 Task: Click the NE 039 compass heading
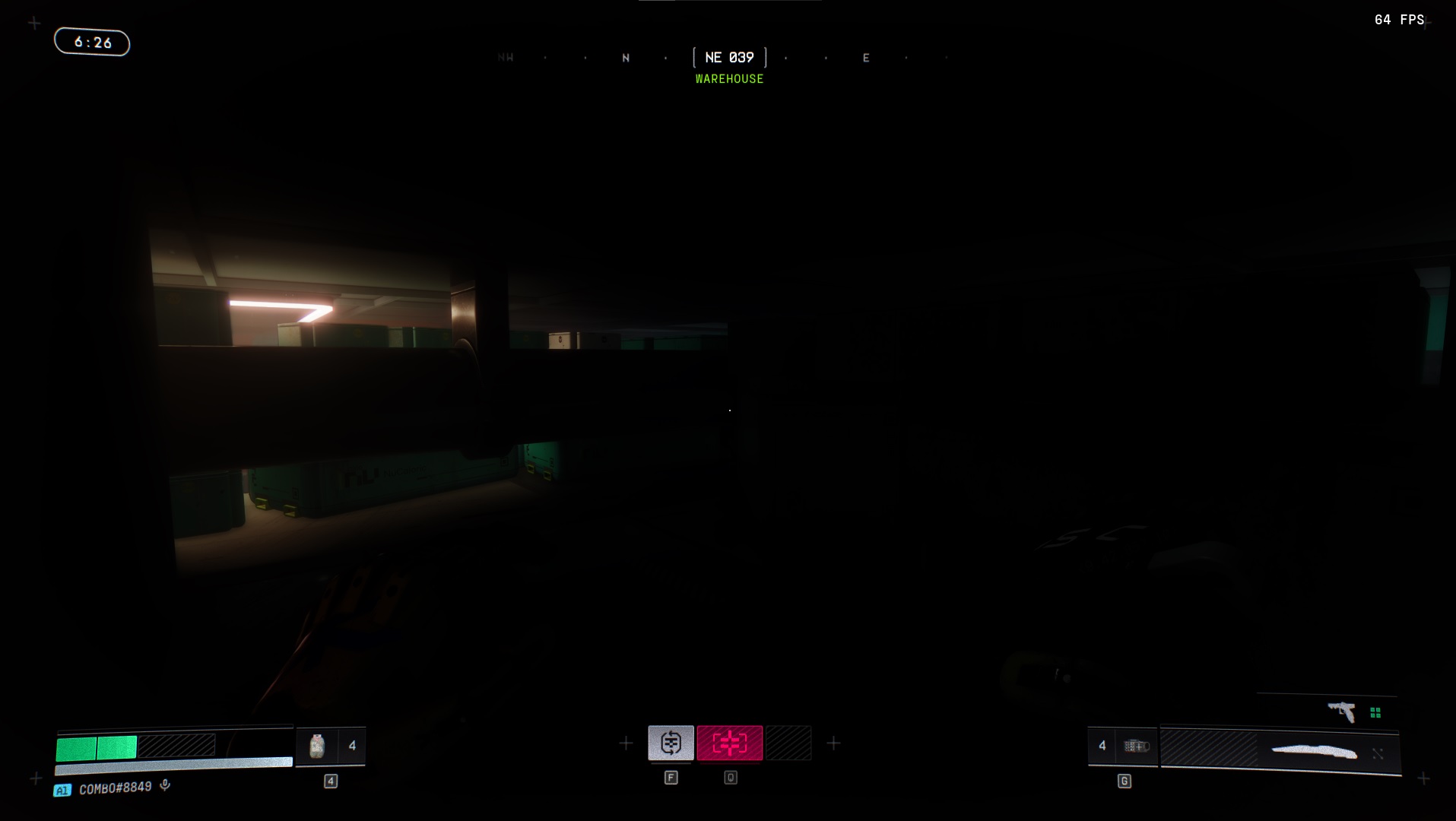click(729, 58)
